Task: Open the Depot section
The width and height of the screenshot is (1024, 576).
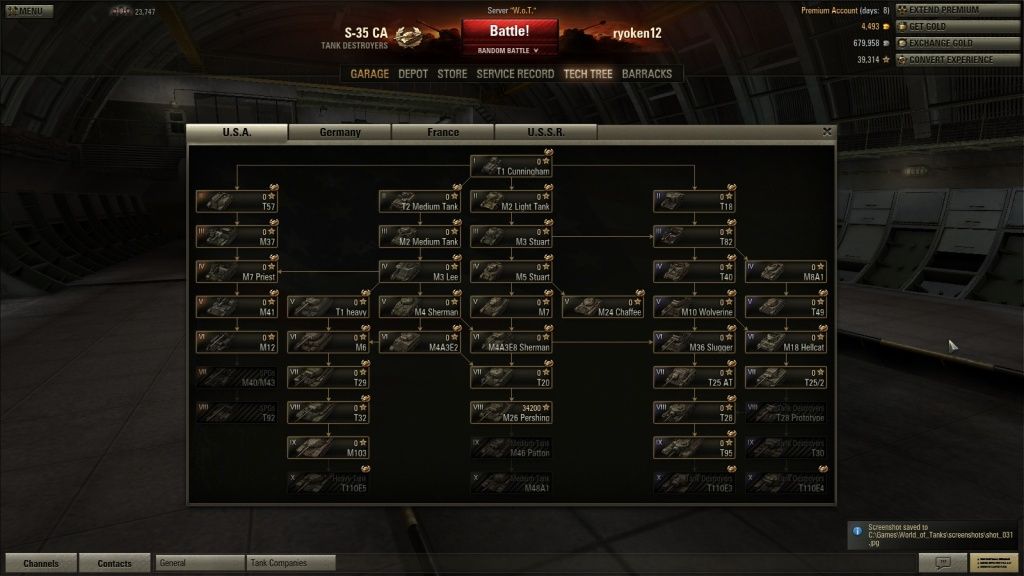Action: coord(413,74)
